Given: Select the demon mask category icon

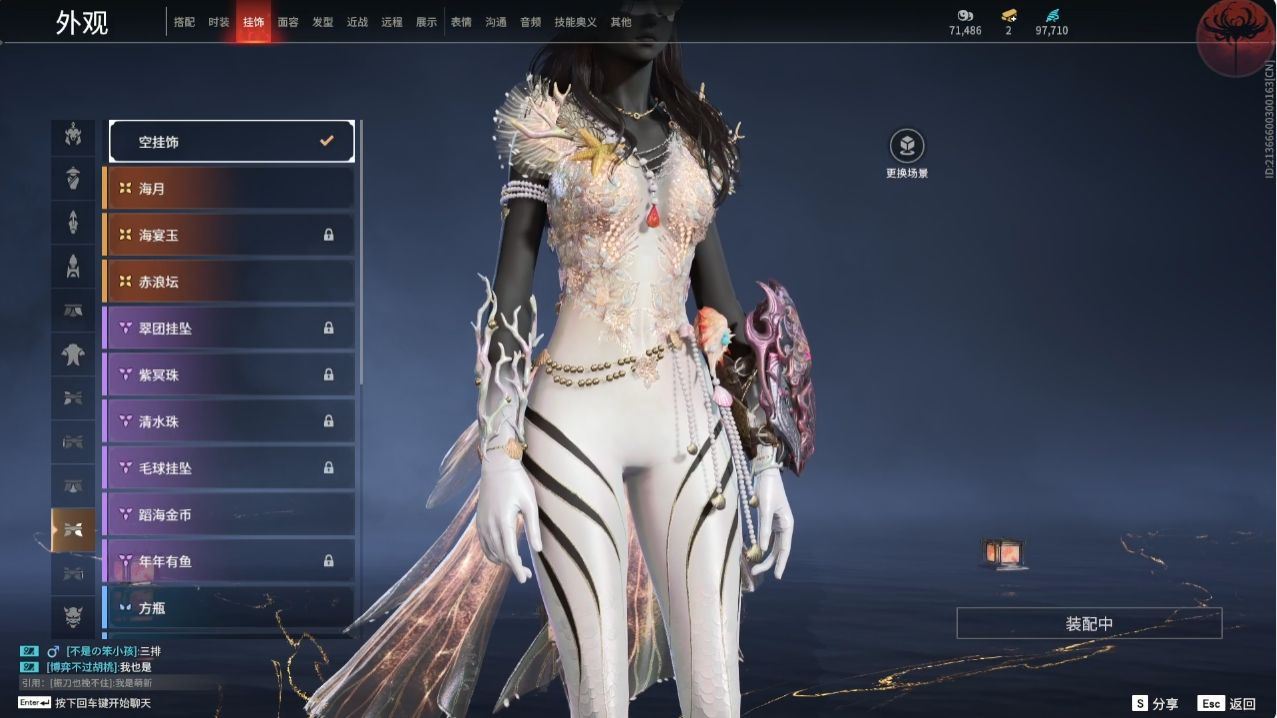Looking at the screenshot, I should coord(73,615).
